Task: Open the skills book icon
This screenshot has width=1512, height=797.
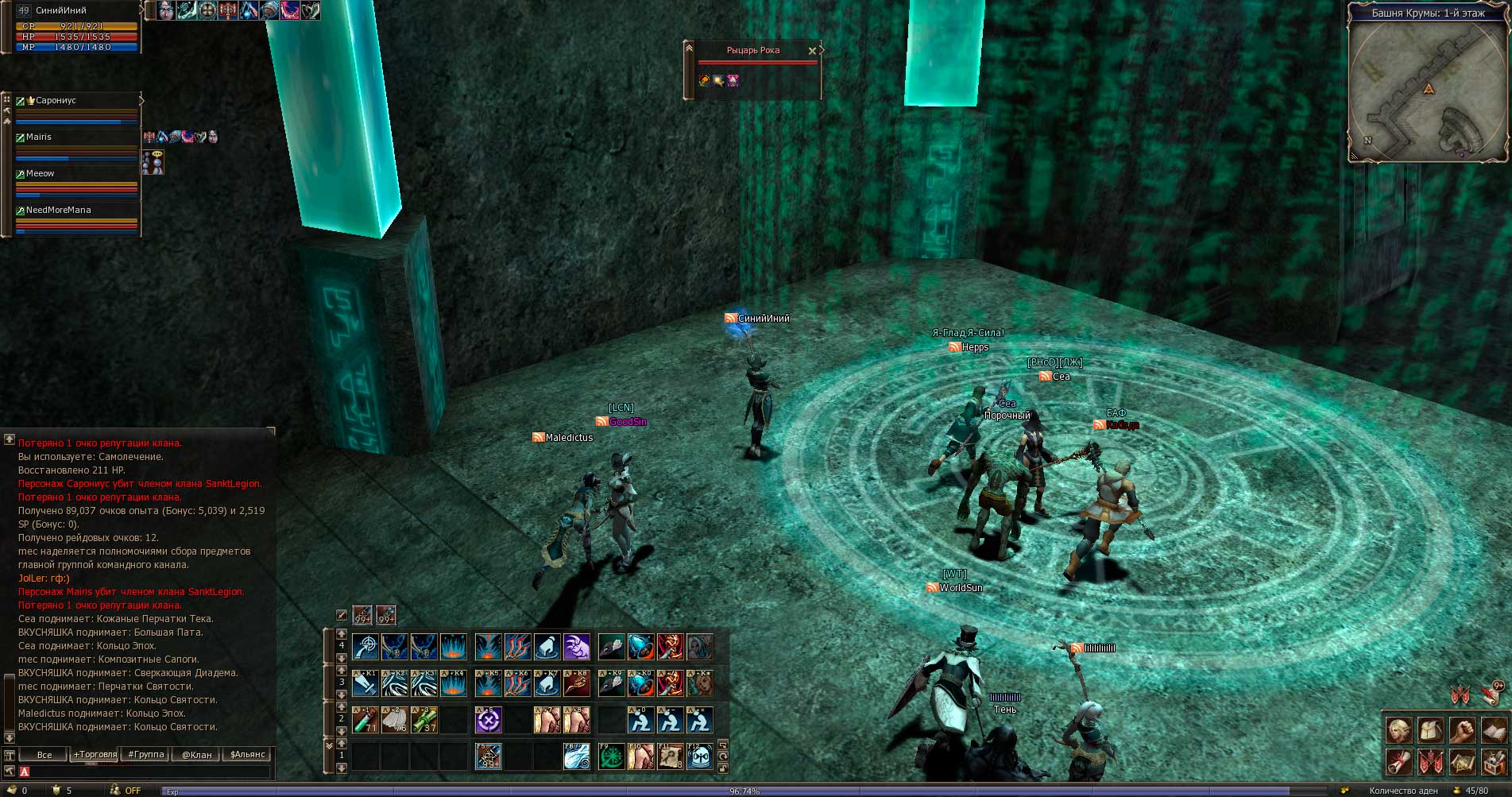Action: pyautogui.click(x=1494, y=729)
